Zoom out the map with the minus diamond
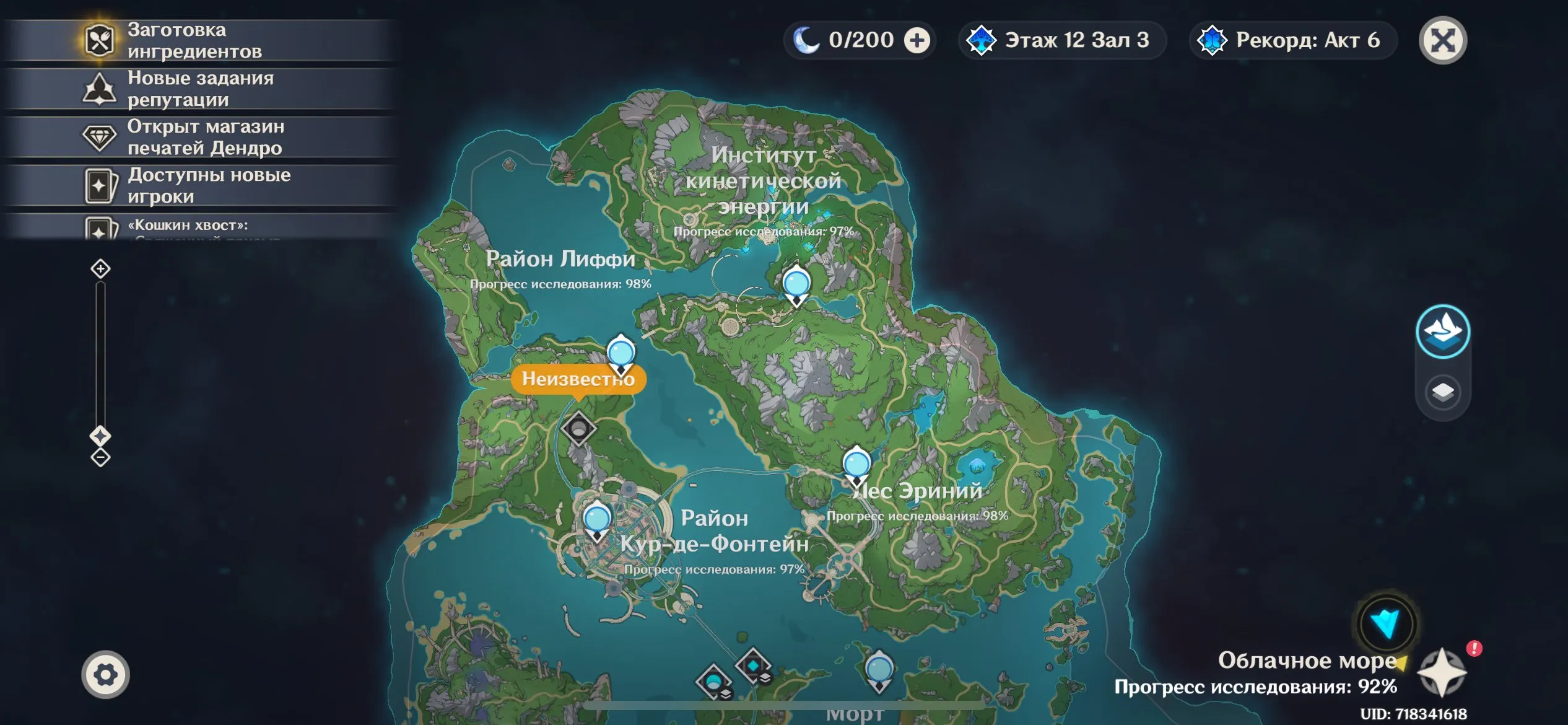Image resolution: width=1568 pixels, height=725 pixels. [100, 458]
